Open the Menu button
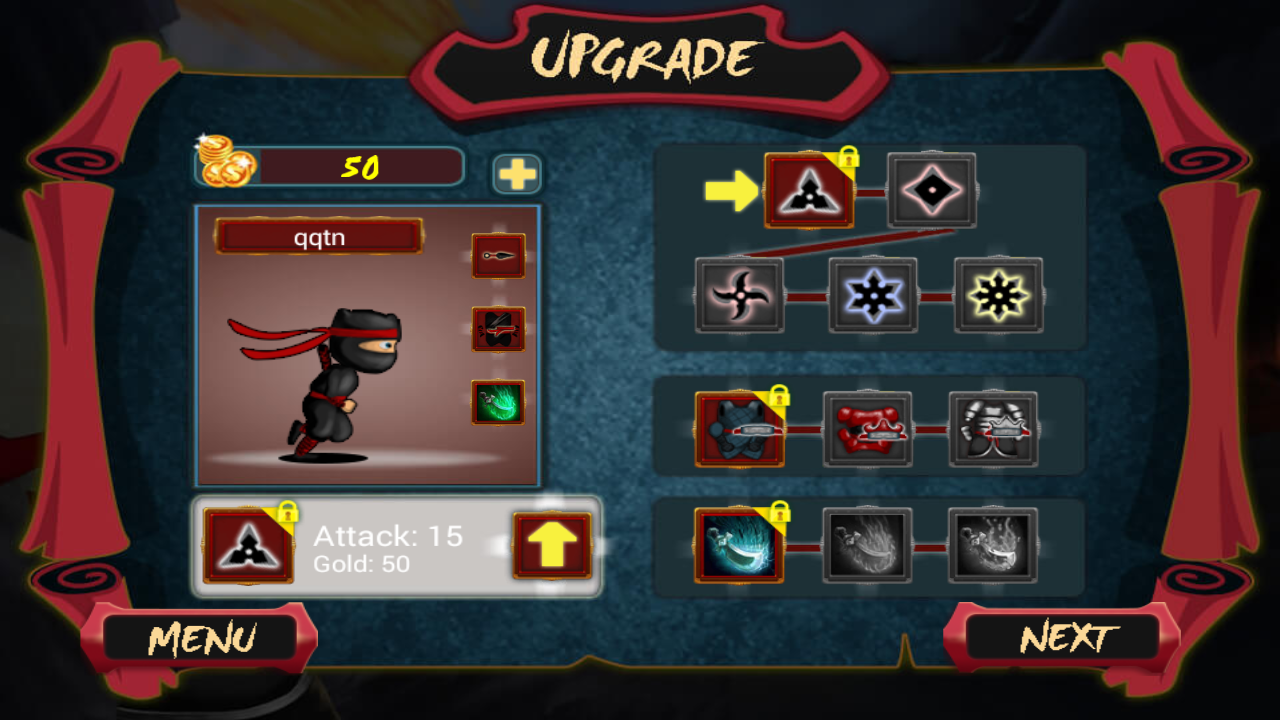This screenshot has height=720, width=1280. (201, 639)
